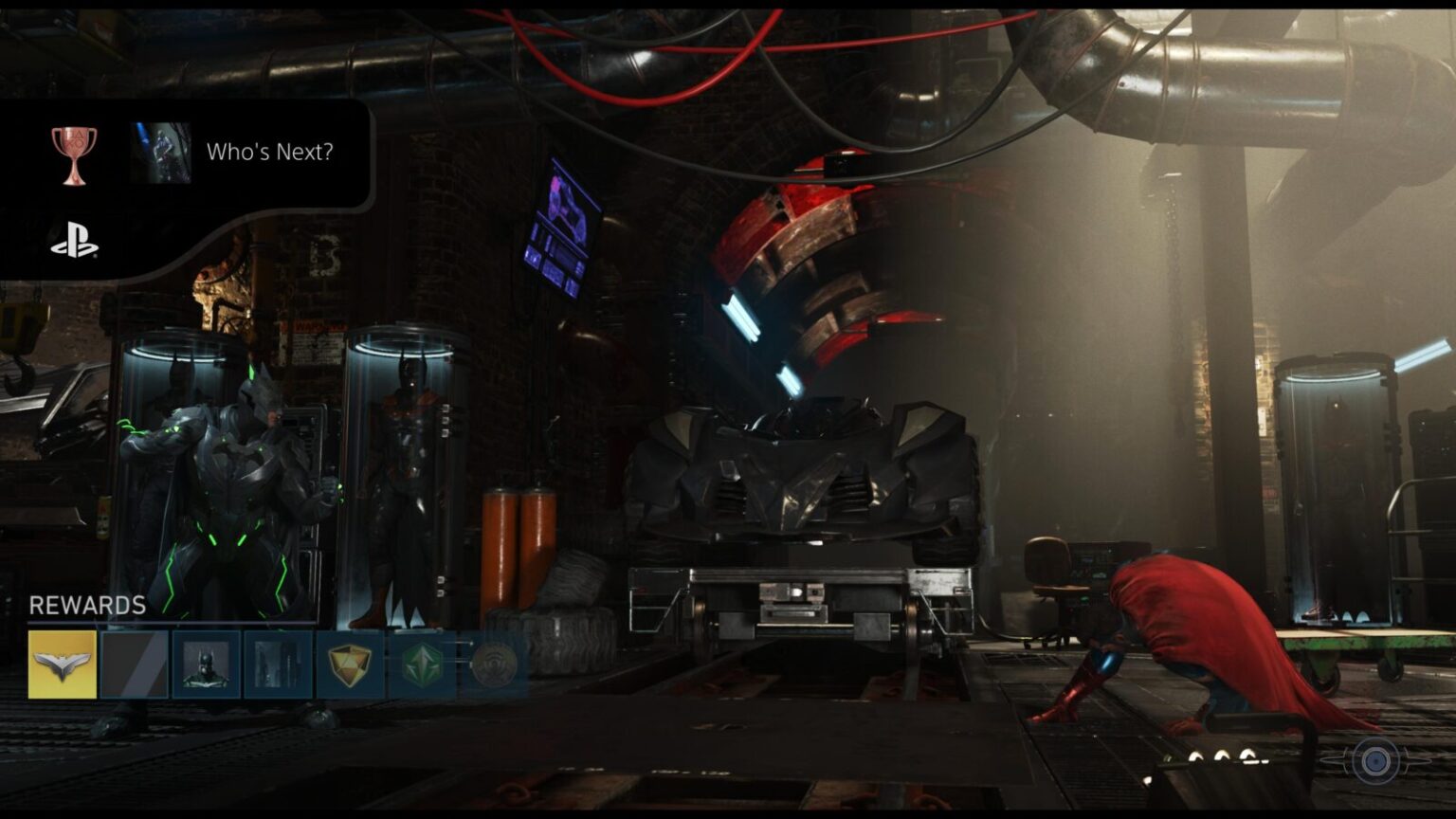The width and height of the screenshot is (1456, 819).
Task: Choose the Batman portrait reward
Action: (207, 664)
